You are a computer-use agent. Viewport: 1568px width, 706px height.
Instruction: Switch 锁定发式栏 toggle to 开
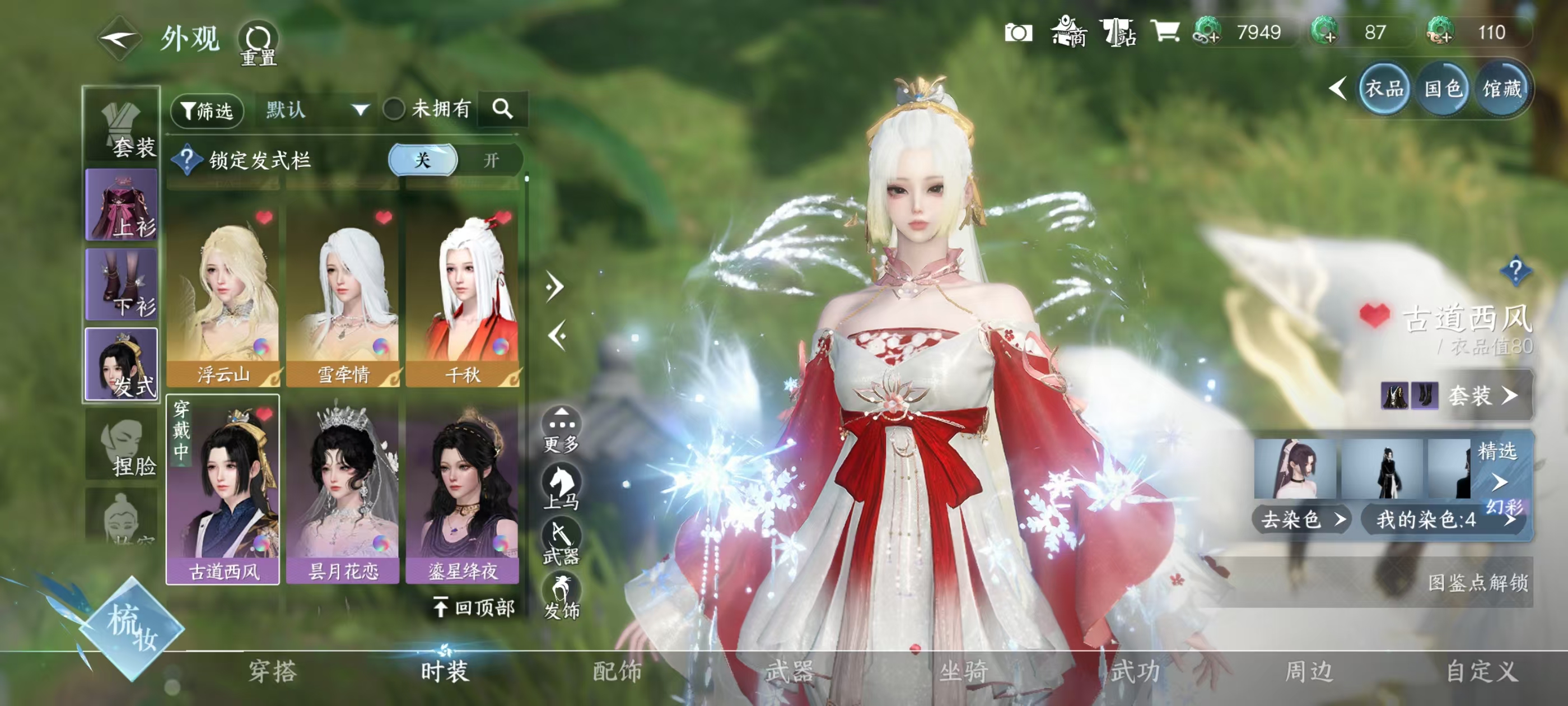[491, 160]
